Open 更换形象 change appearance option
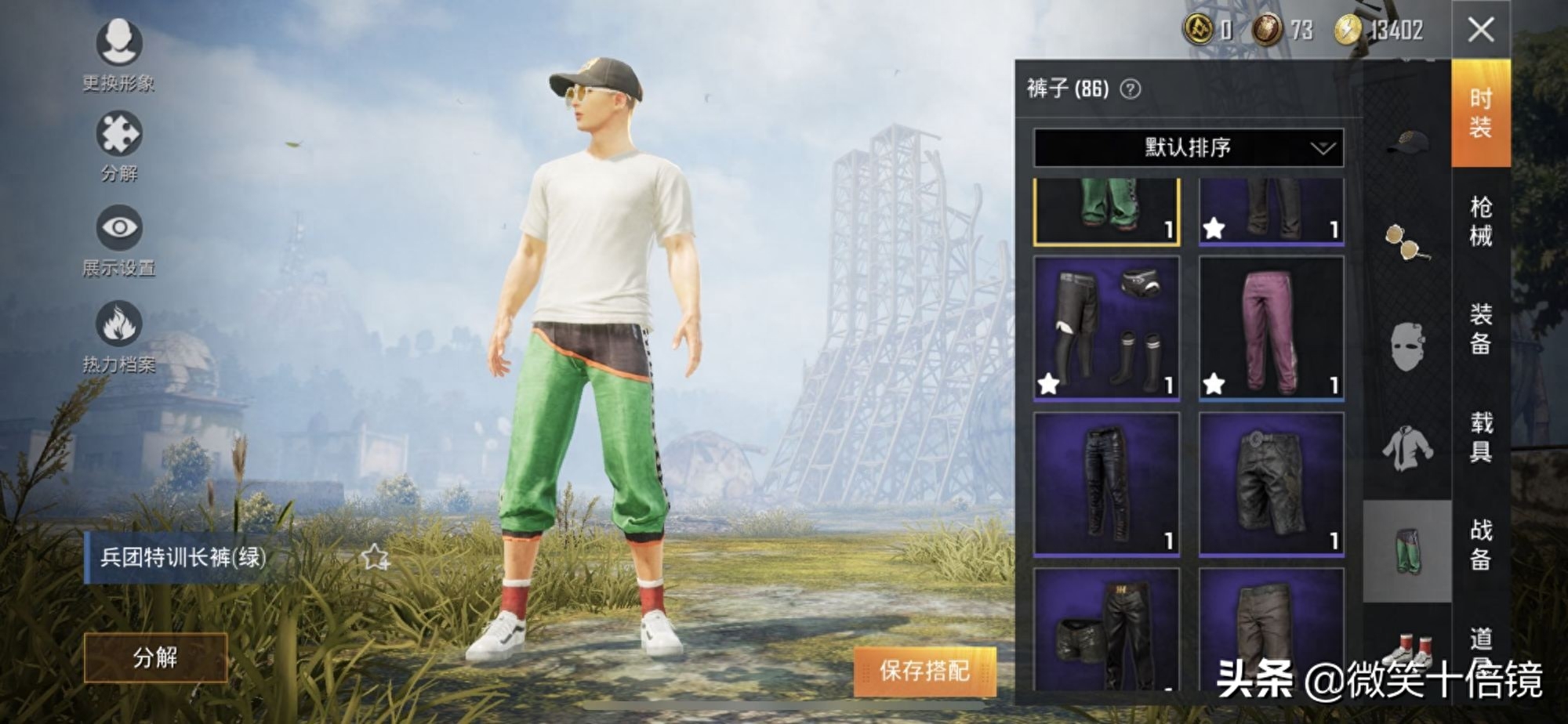Image resolution: width=1568 pixels, height=724 pixels. point(119,44)
